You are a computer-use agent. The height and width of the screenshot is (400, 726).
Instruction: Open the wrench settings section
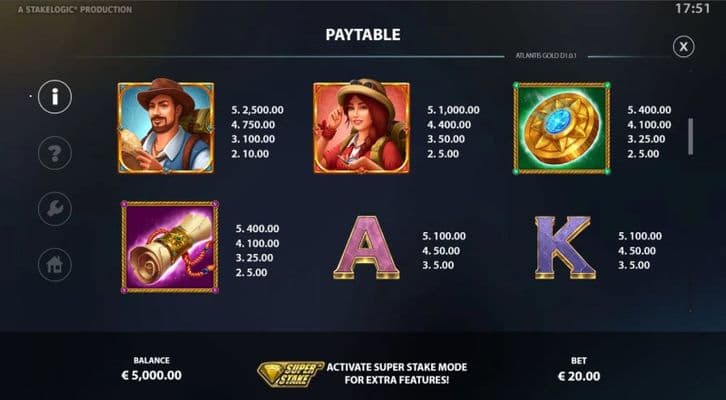click(55, 209)
